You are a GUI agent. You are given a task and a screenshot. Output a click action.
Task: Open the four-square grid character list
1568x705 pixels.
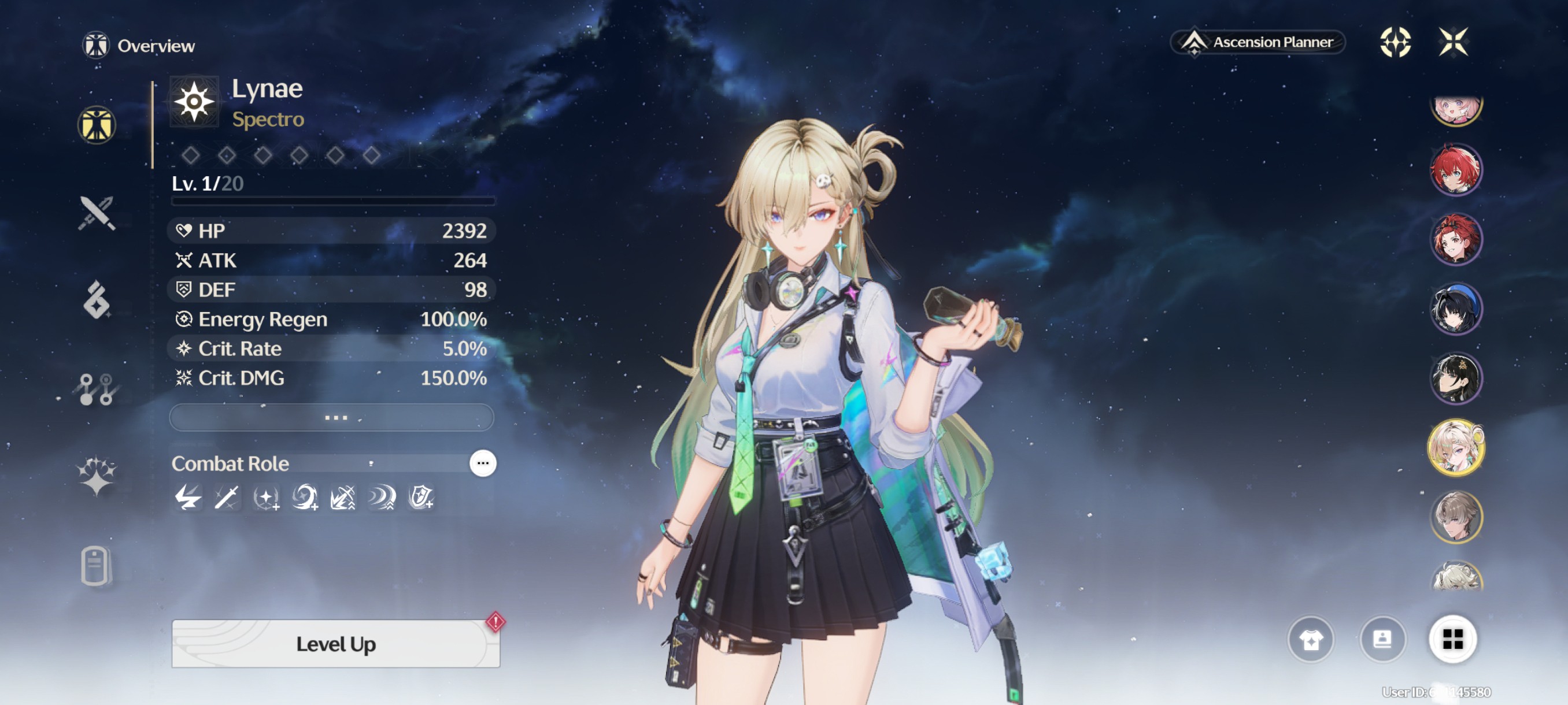[1452, 639]
